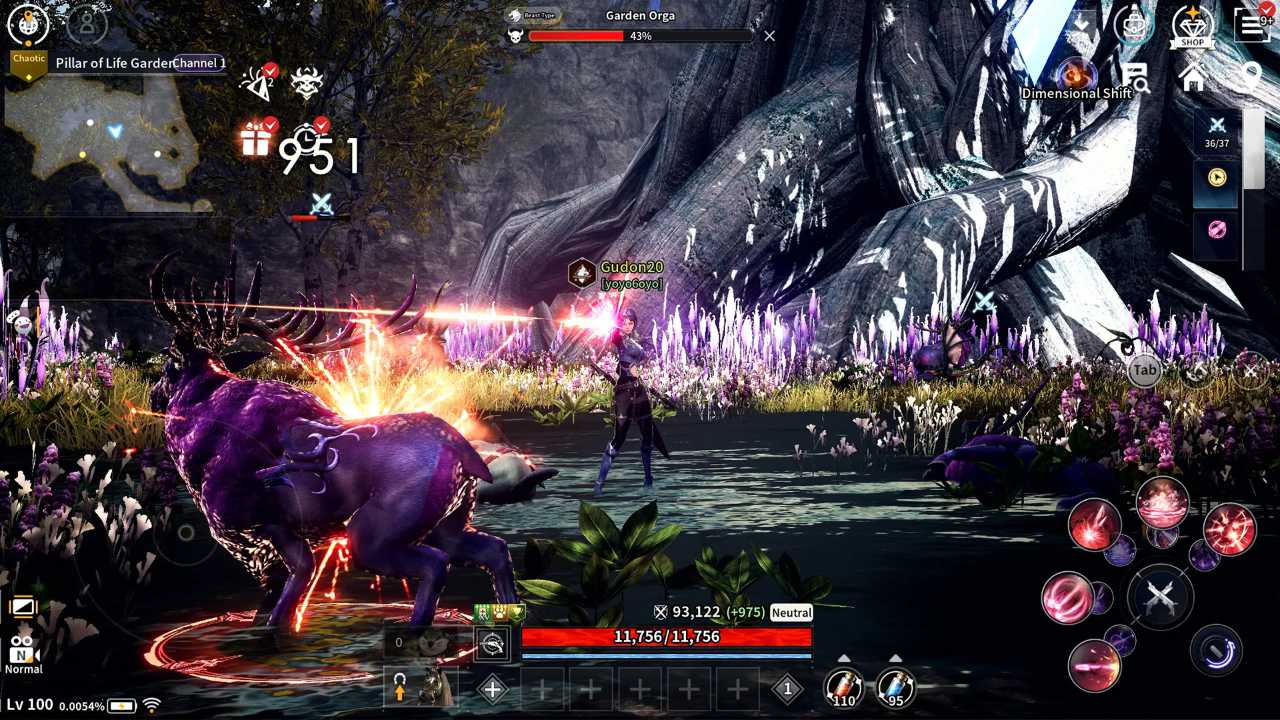Viewport: 1280px width, 720px height.
Task: Tap the house home icon
Action: pos(1193,77)
